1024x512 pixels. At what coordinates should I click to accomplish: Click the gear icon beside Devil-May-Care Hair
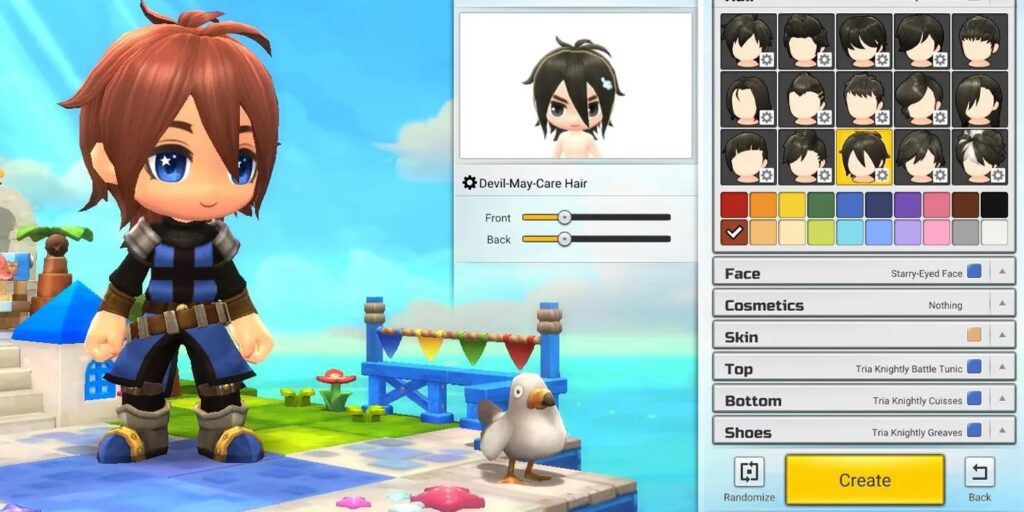pos(469,183)
